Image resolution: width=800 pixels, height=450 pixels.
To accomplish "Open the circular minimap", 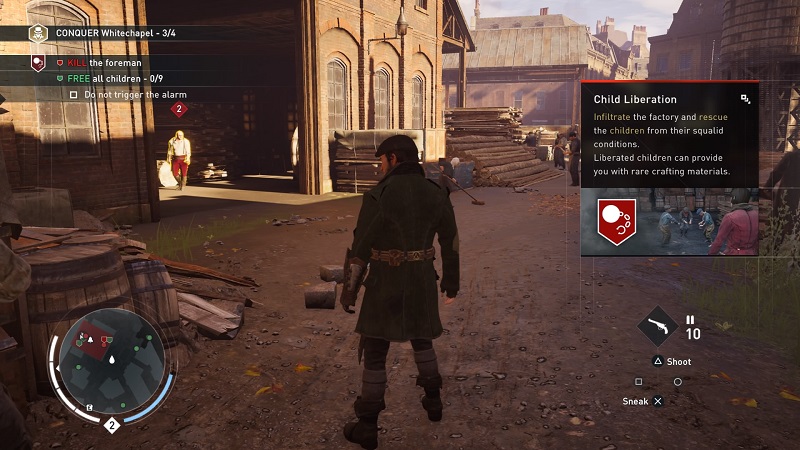I will 112,363.
